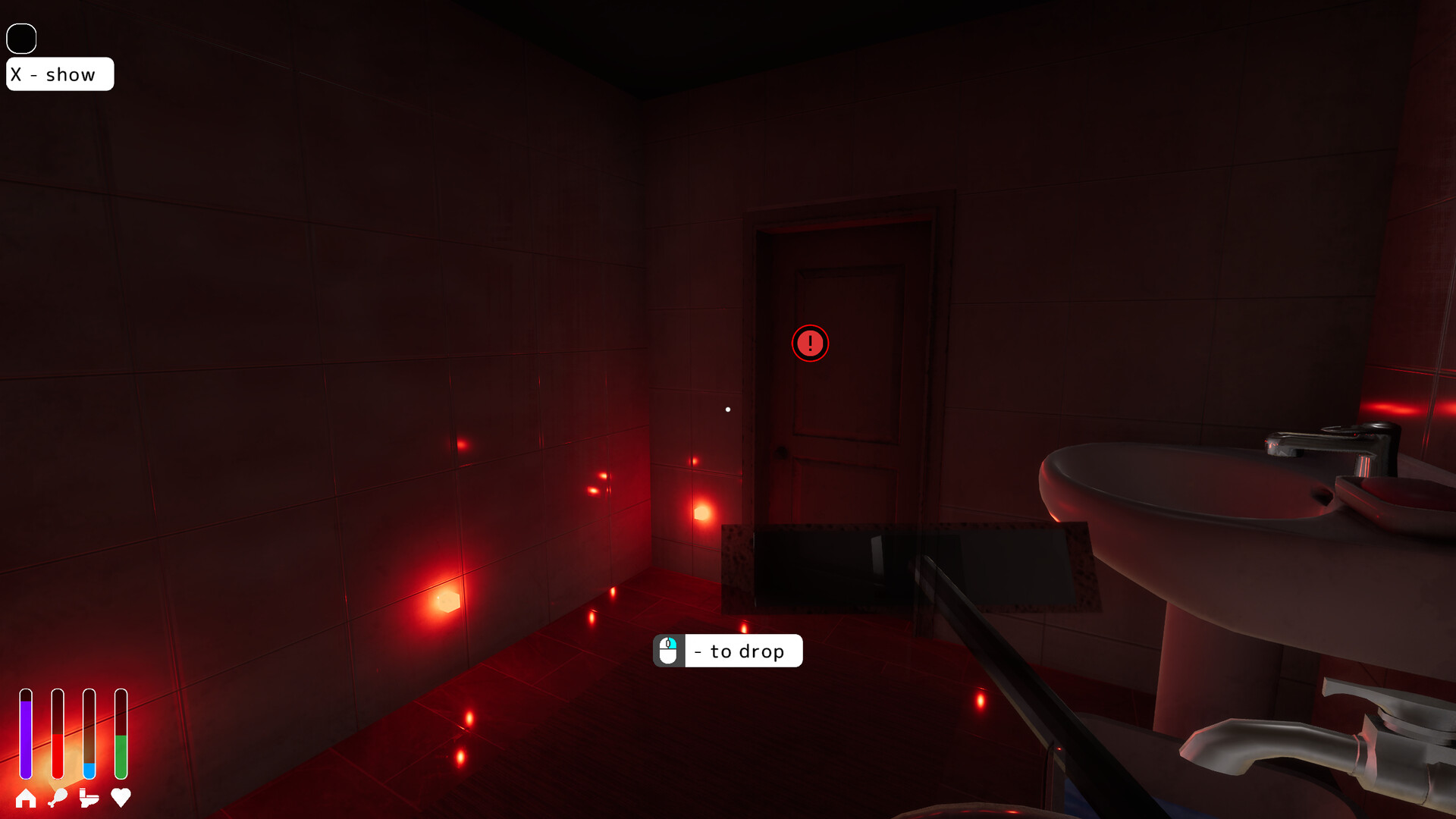This screenshot has height=819, width=1456.
Task: Click the drumstick hunger icon
Action: [x=58, y=799]
